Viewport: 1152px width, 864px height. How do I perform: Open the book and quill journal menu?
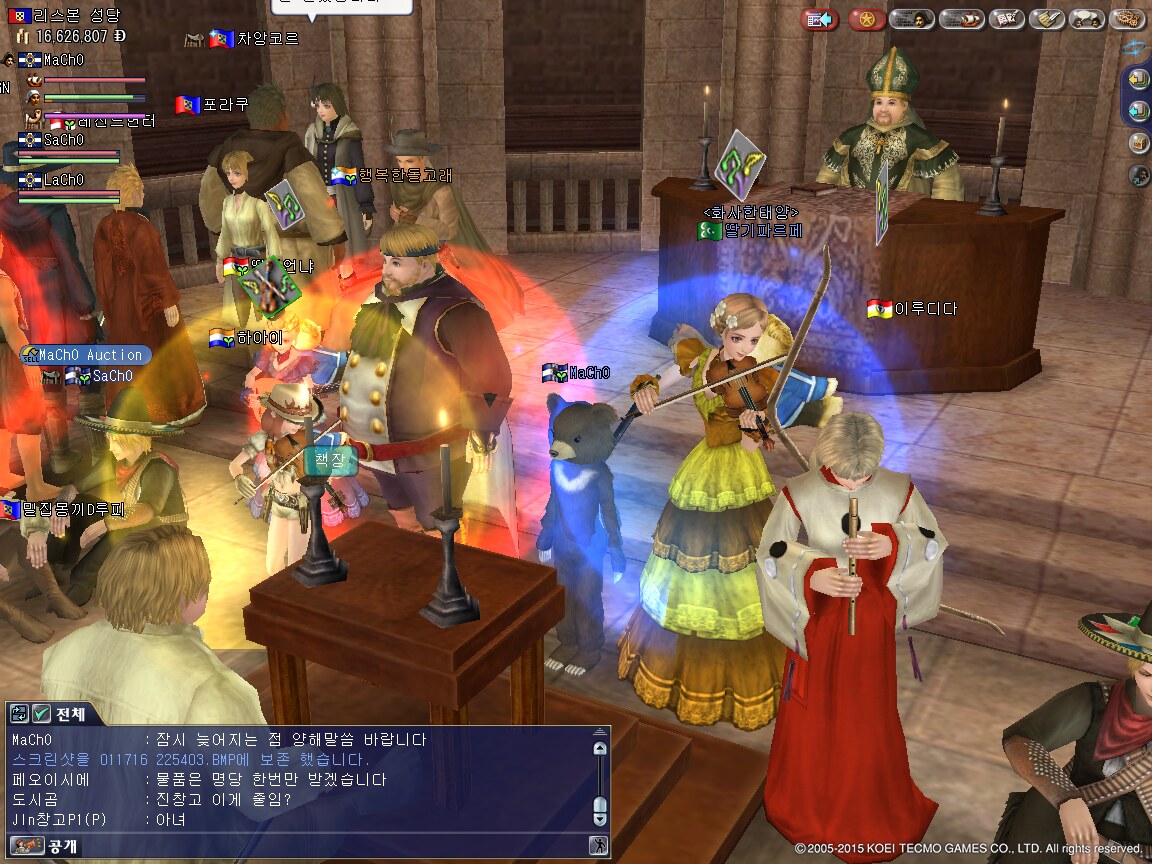[1005, 19]
